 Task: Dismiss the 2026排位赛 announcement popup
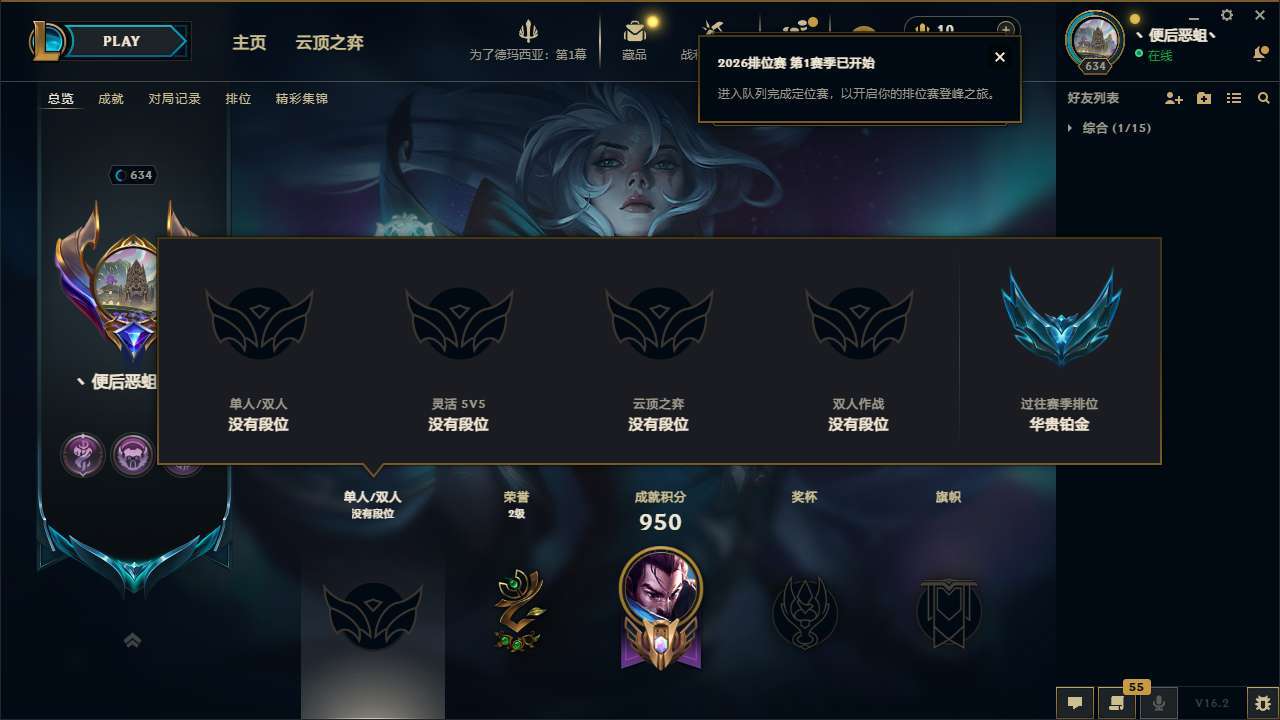coord(999,57)
